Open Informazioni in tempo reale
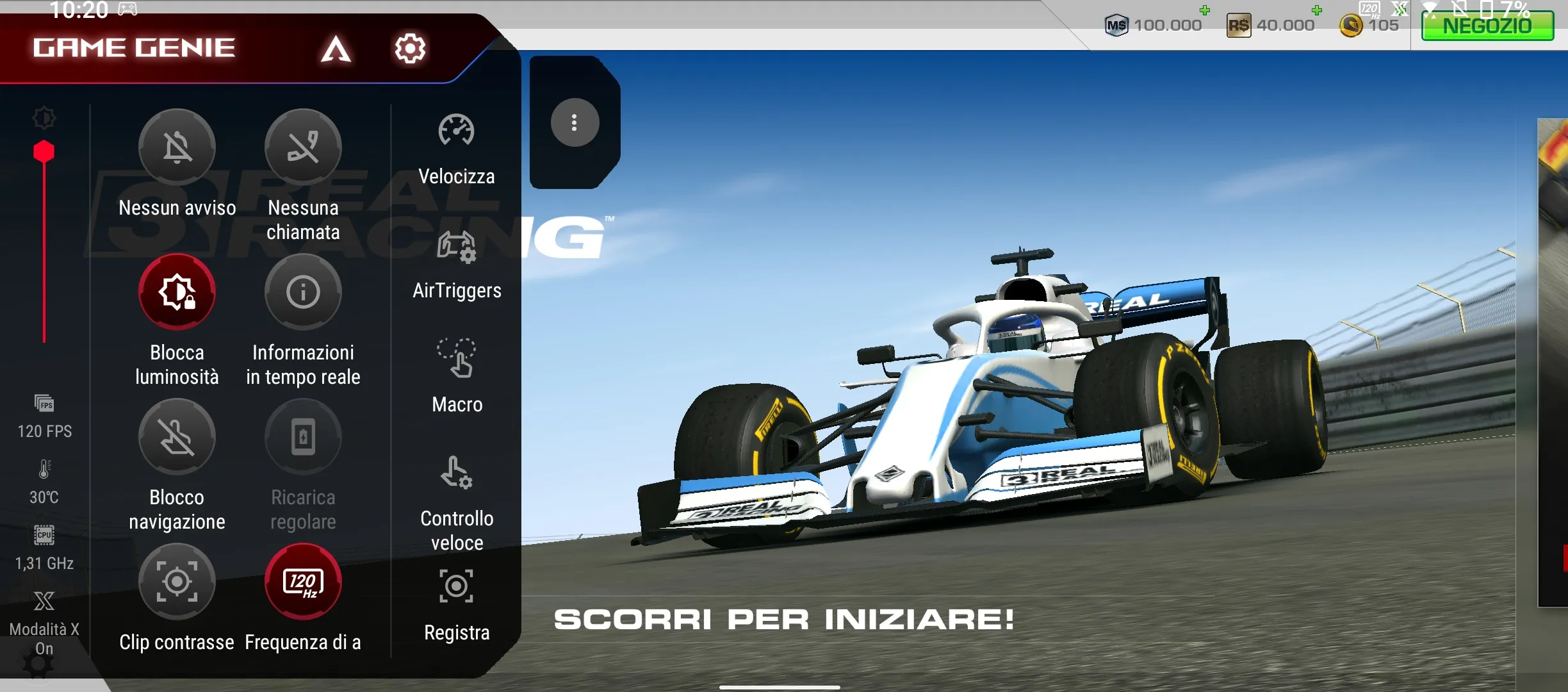 pos(304,292)
